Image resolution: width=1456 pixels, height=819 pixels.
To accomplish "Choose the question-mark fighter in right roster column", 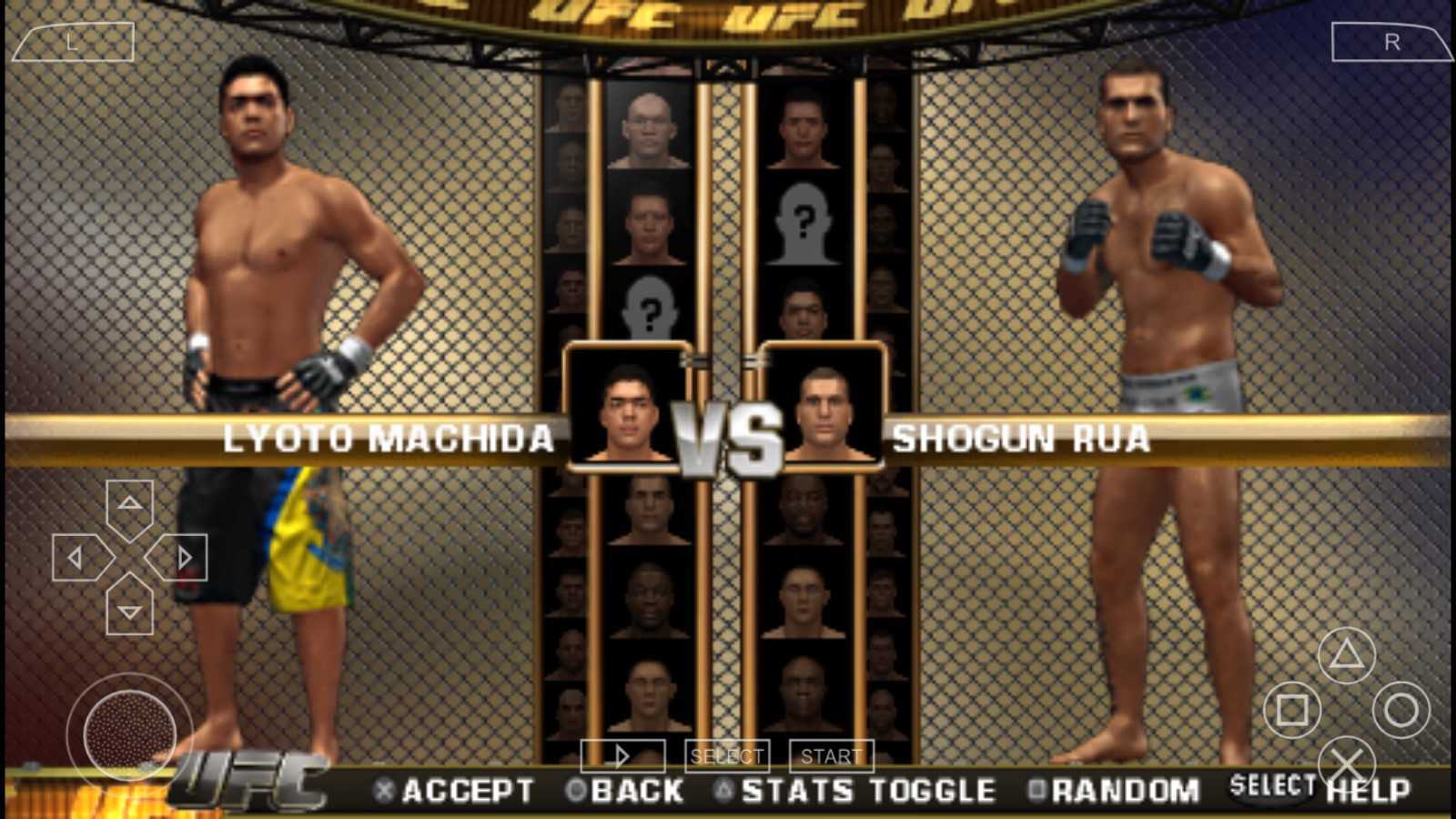I will [x=803, y=221].
